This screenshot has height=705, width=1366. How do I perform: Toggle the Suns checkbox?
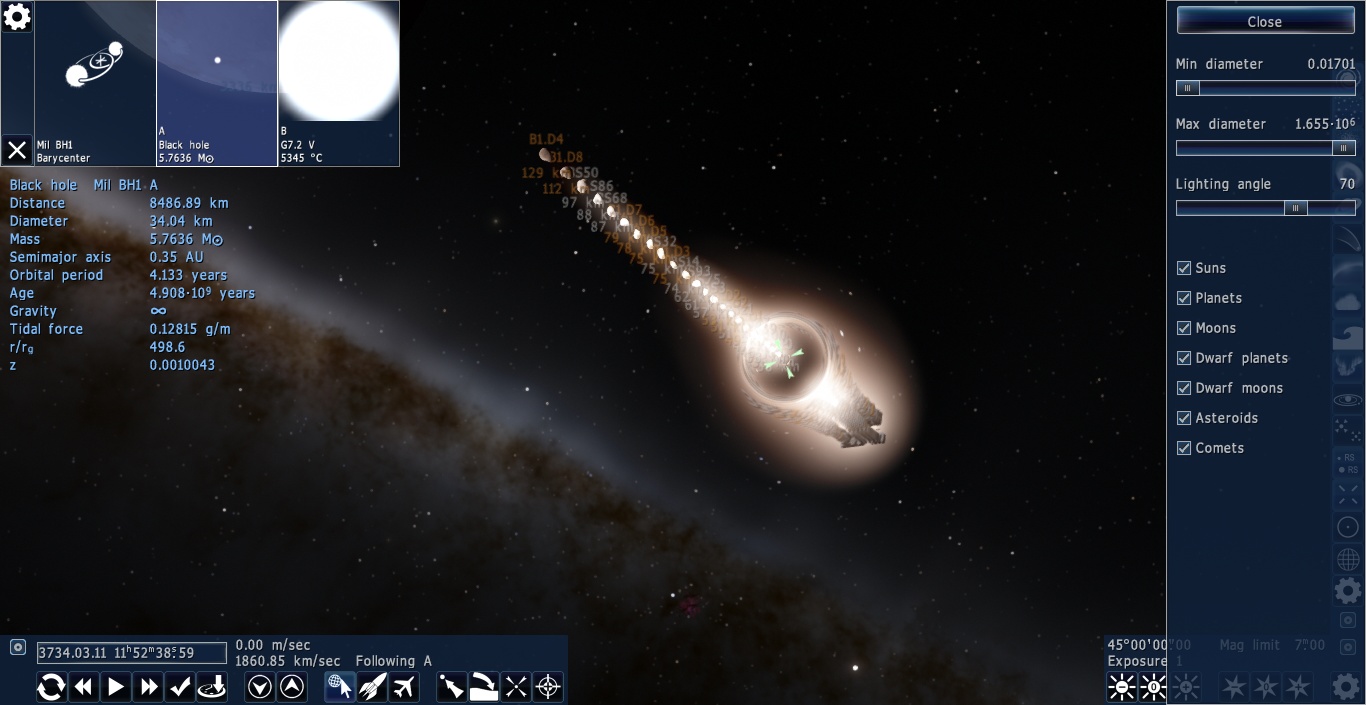[1184, 268]
